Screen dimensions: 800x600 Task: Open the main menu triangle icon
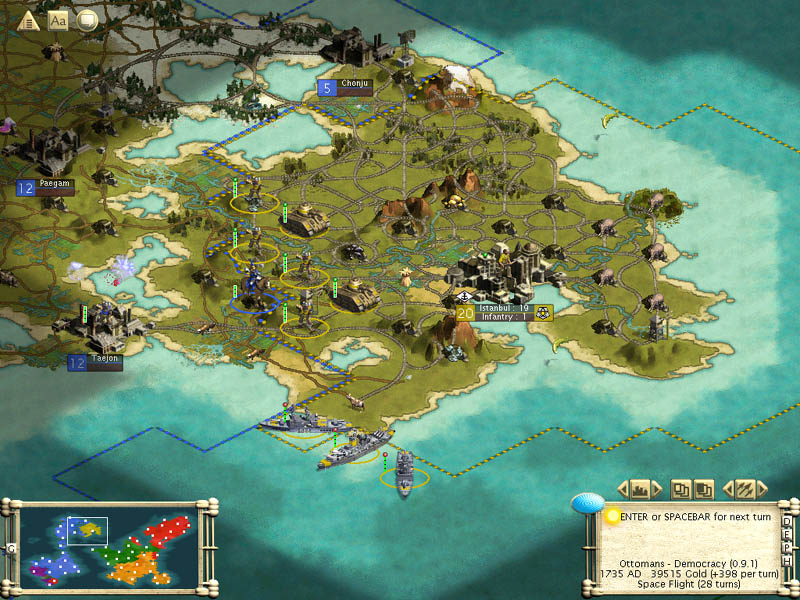(x=27, y=20)
